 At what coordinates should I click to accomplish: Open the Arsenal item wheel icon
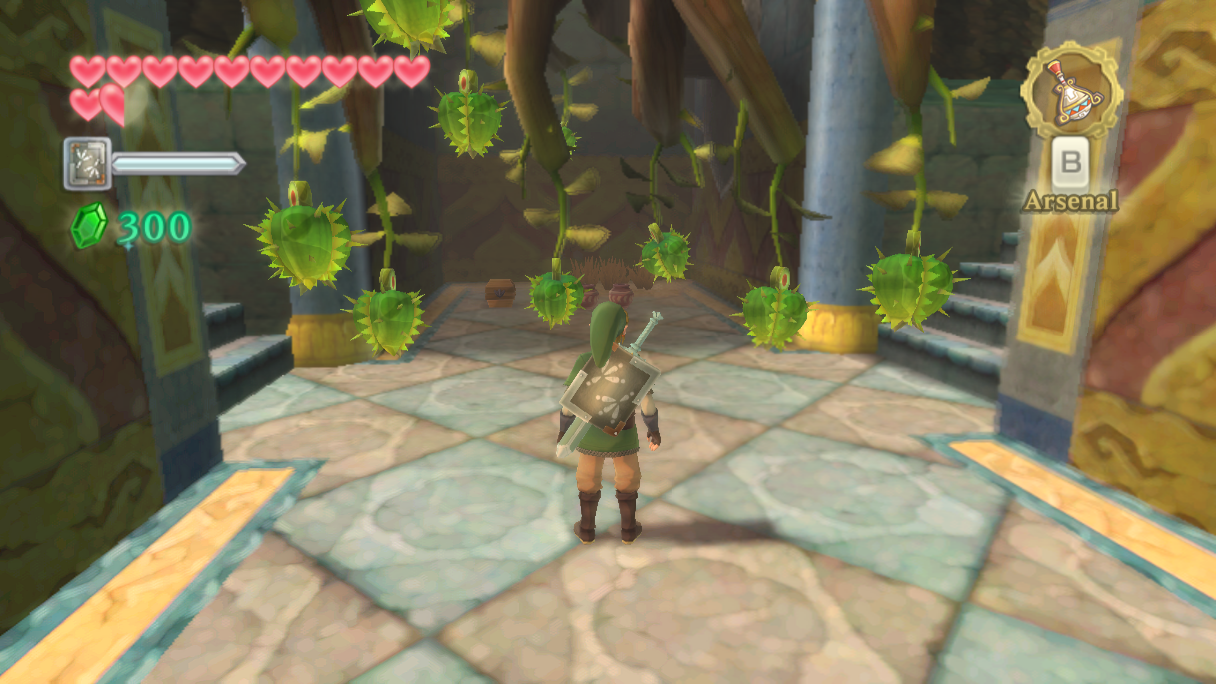click(1070, 90)
